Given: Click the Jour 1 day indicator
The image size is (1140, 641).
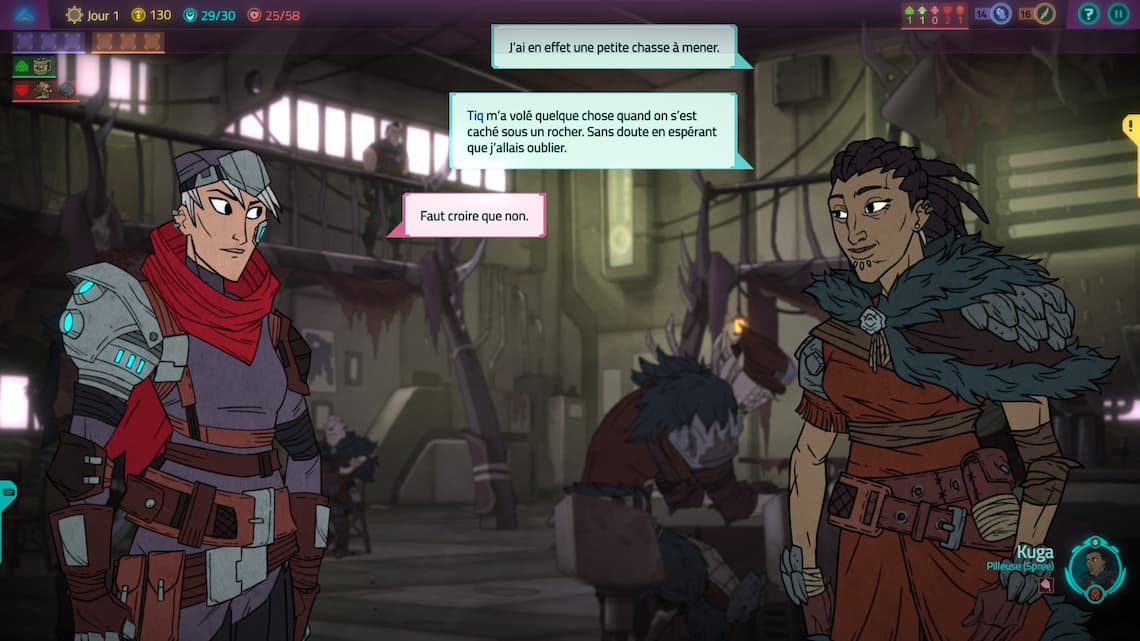Looking at the screenshot, I should [x=92, y=15].
